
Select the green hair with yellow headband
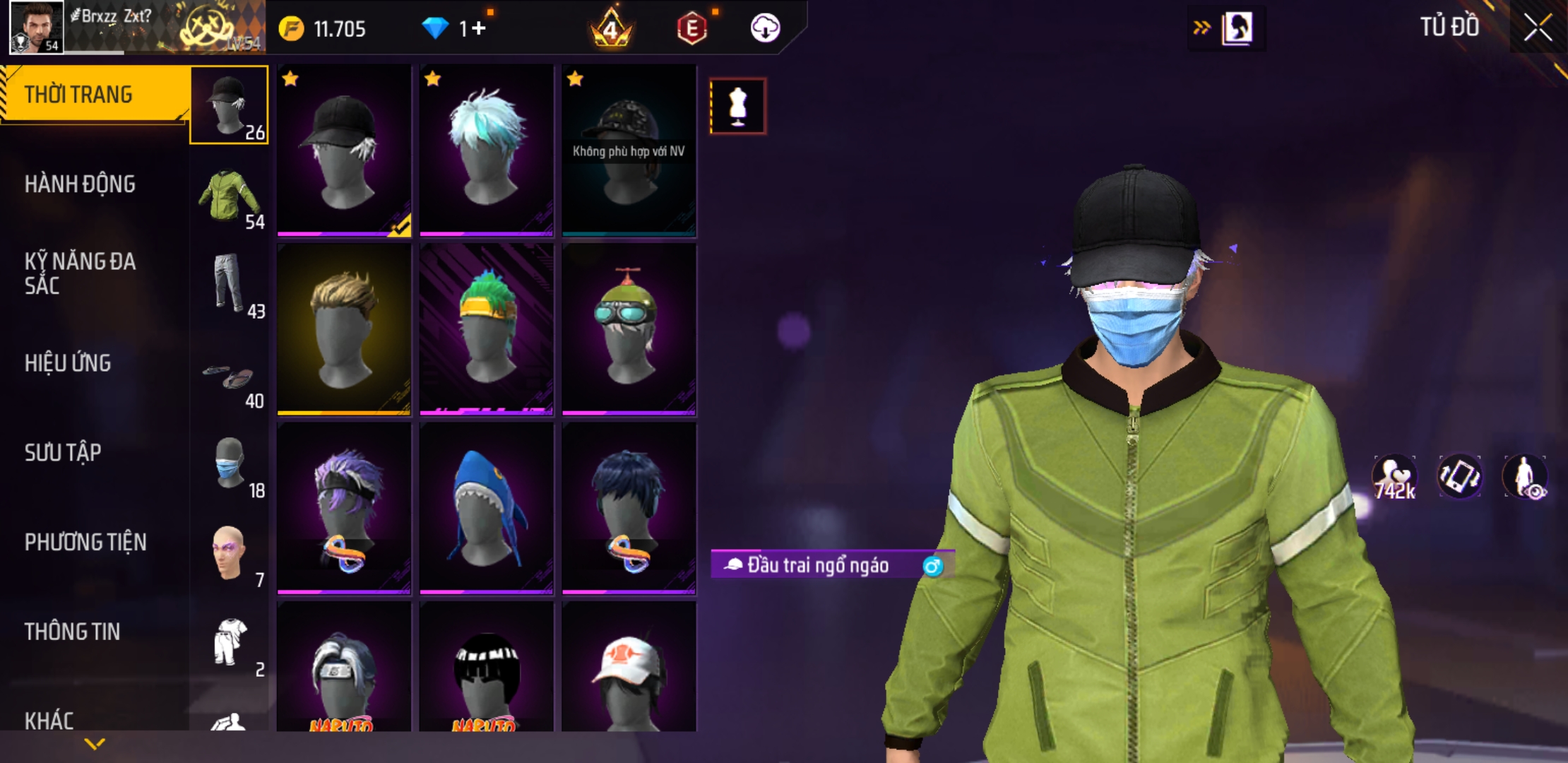(487, 329)
